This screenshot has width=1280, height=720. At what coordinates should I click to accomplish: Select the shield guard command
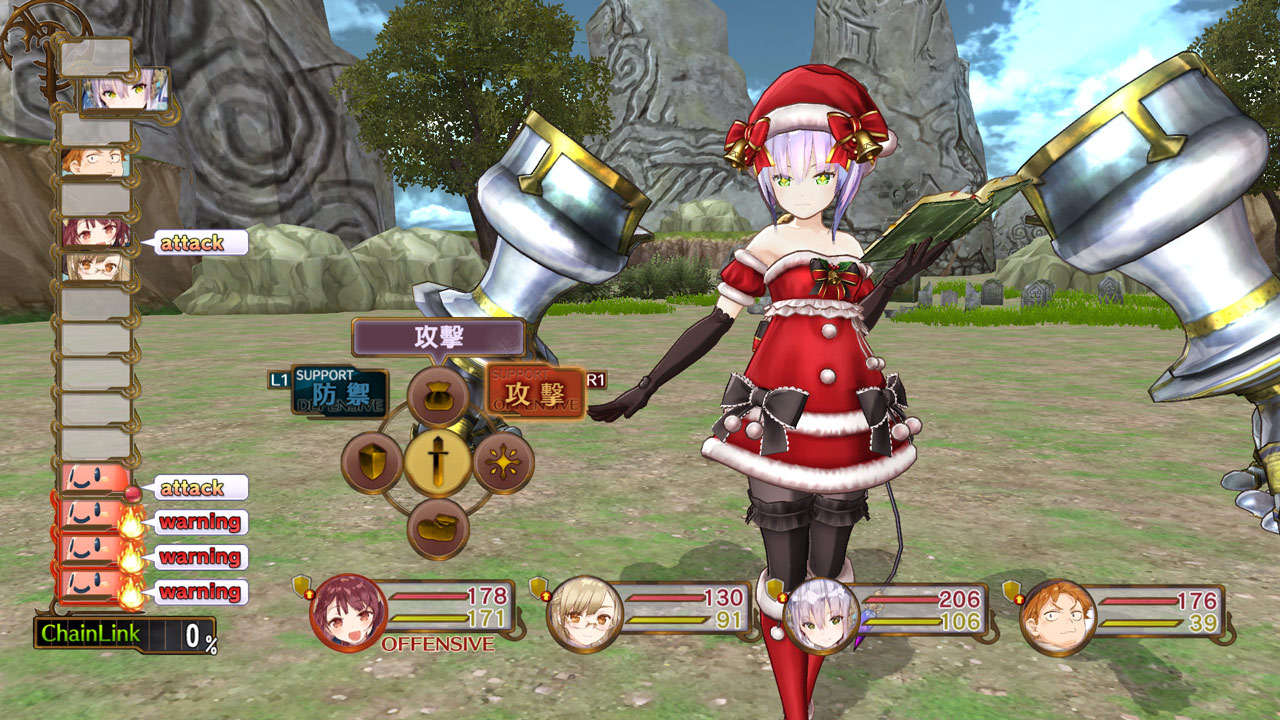(x=372, y=464)
